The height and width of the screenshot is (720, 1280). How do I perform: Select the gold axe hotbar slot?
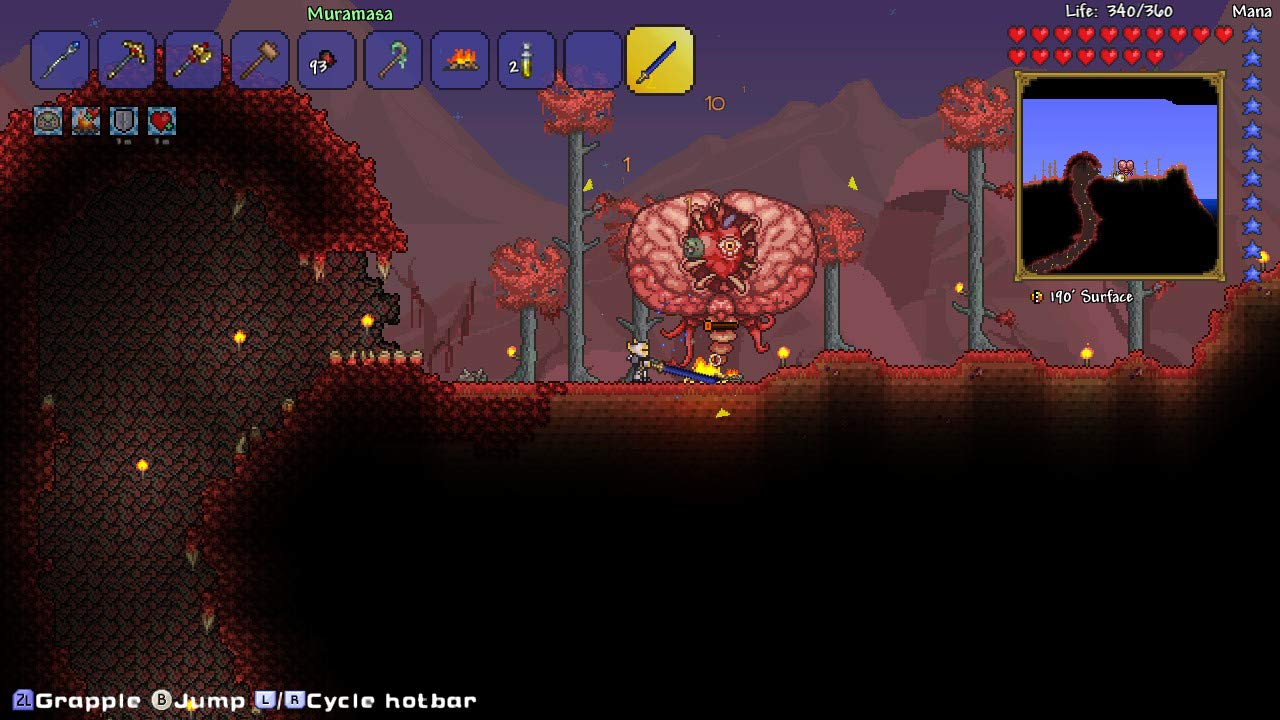click(x=193, y=61)
